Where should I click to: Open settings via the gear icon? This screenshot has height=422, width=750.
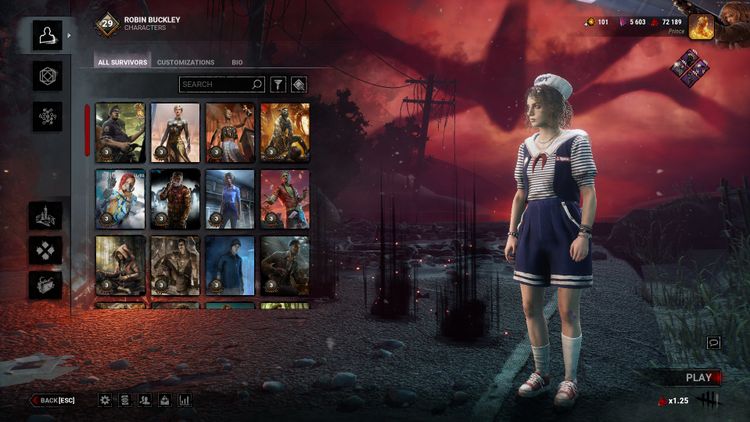105,400
